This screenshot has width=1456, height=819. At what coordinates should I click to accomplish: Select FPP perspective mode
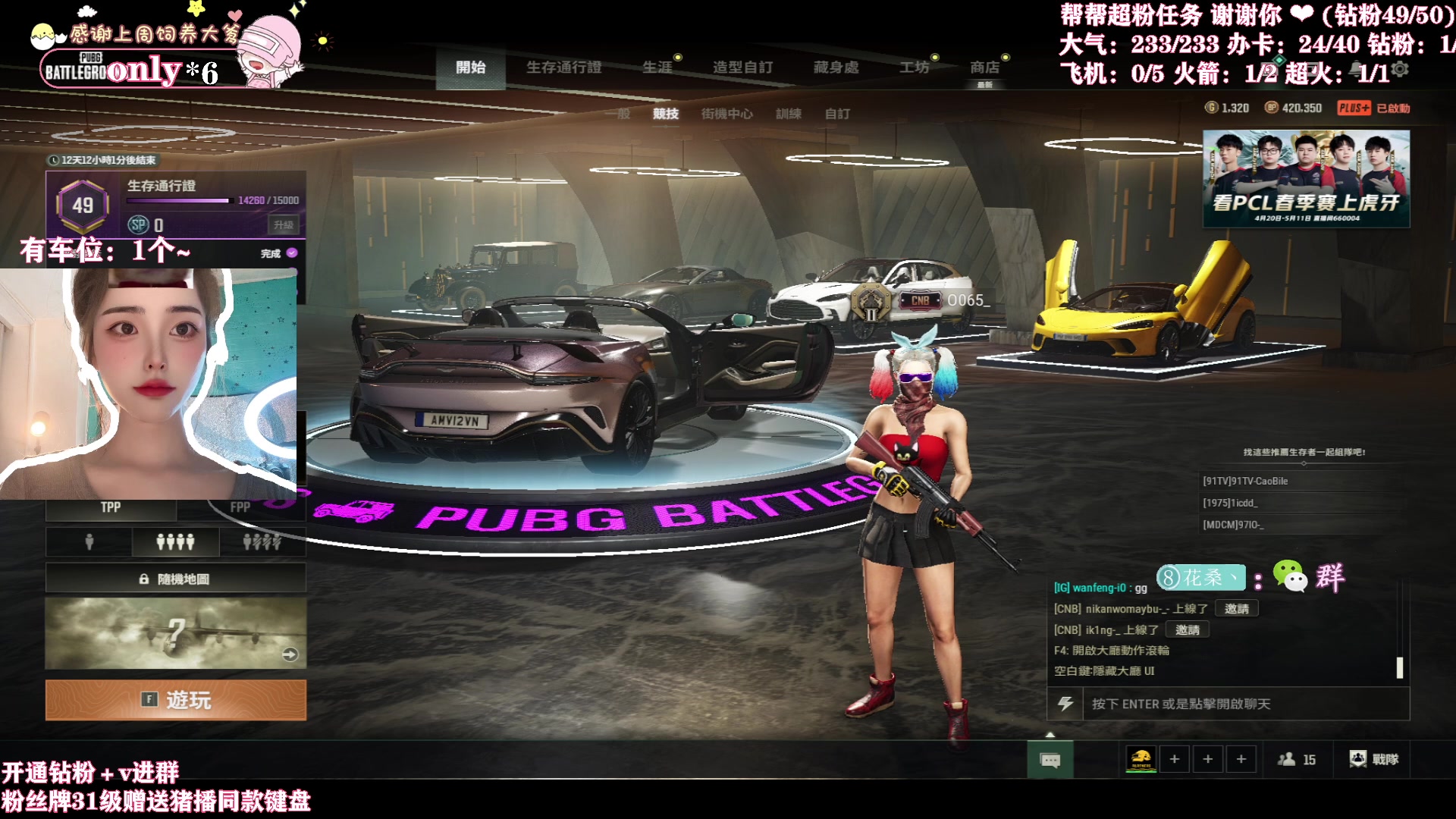point(240,507)
